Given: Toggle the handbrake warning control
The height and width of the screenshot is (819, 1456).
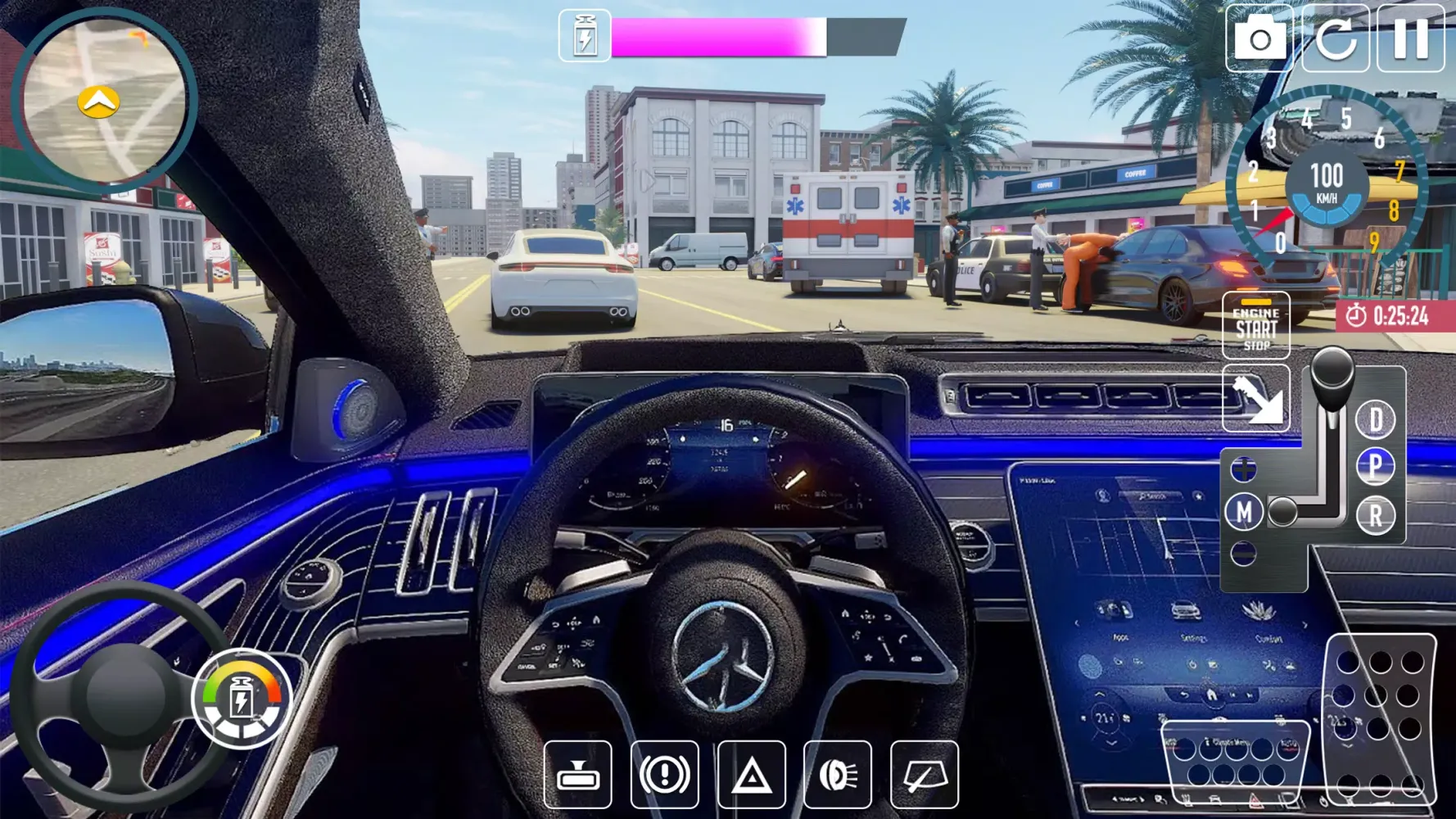Looking at the screenshot, I should [x=665, y=775].
